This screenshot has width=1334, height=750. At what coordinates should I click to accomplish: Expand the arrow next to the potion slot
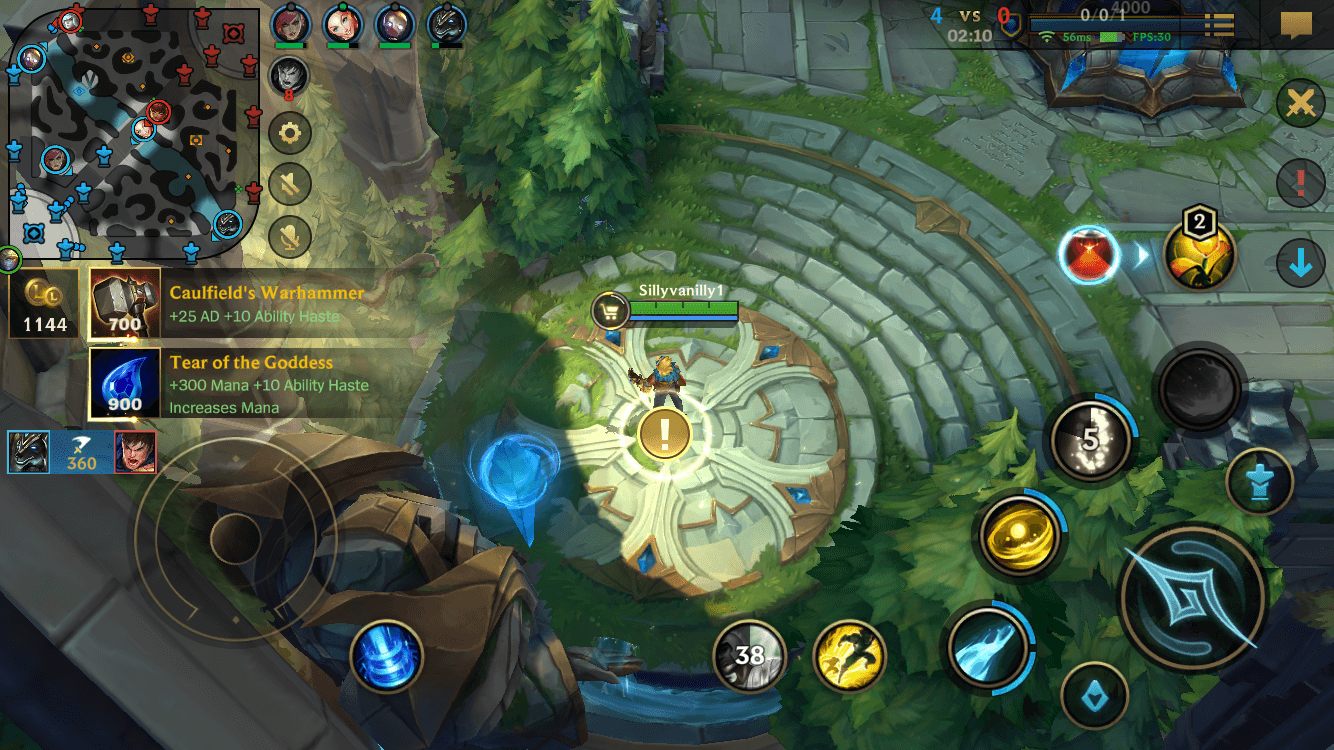(x=1138, y=255)
